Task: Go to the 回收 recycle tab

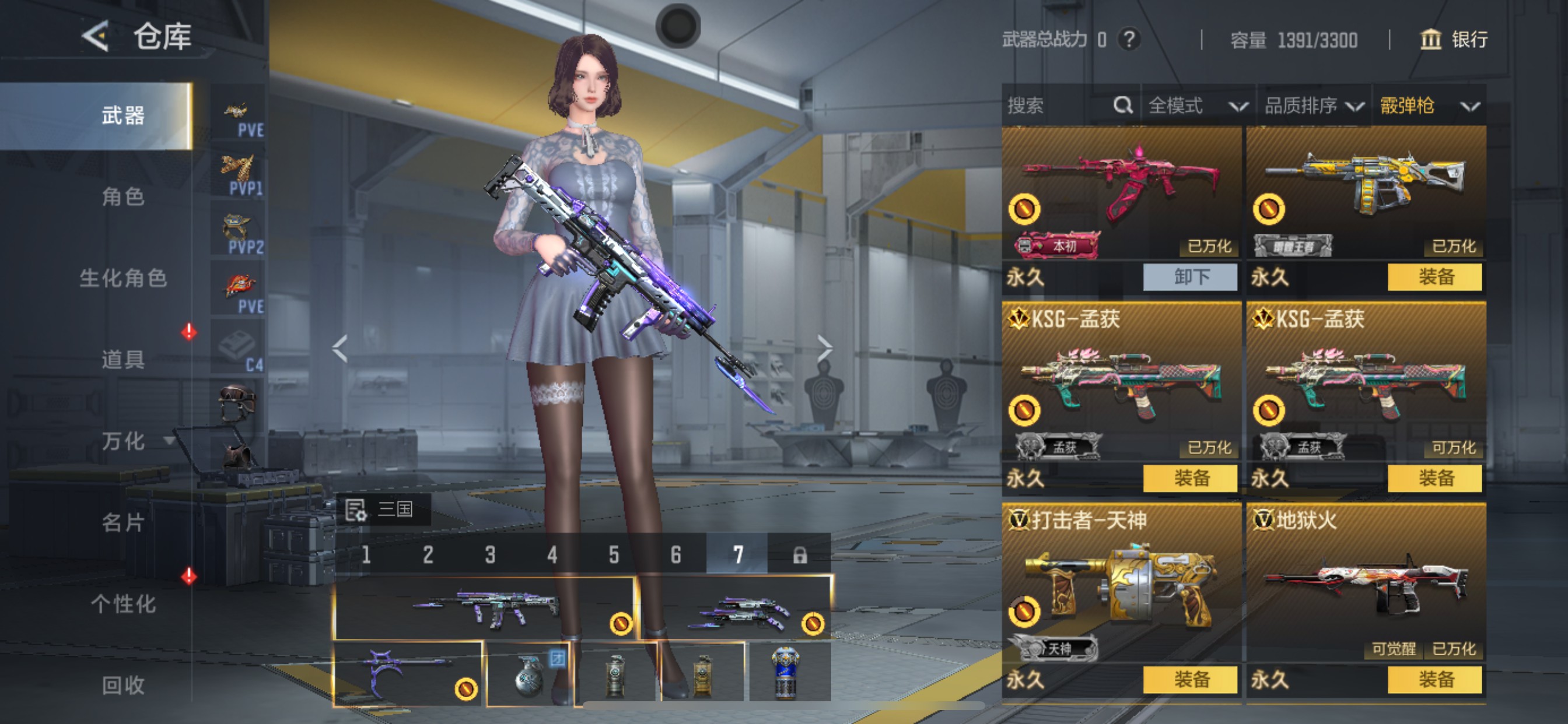Action: [x=123, y=685]
